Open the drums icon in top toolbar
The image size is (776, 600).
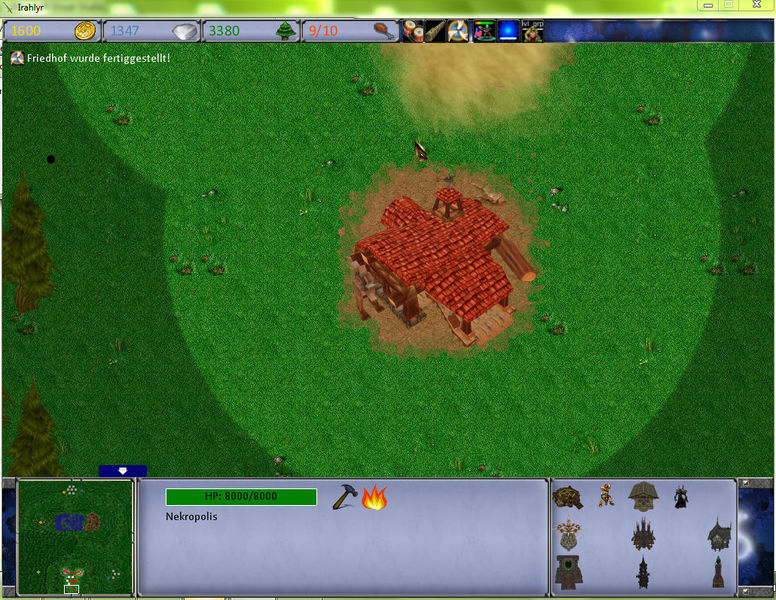point(413,30)
